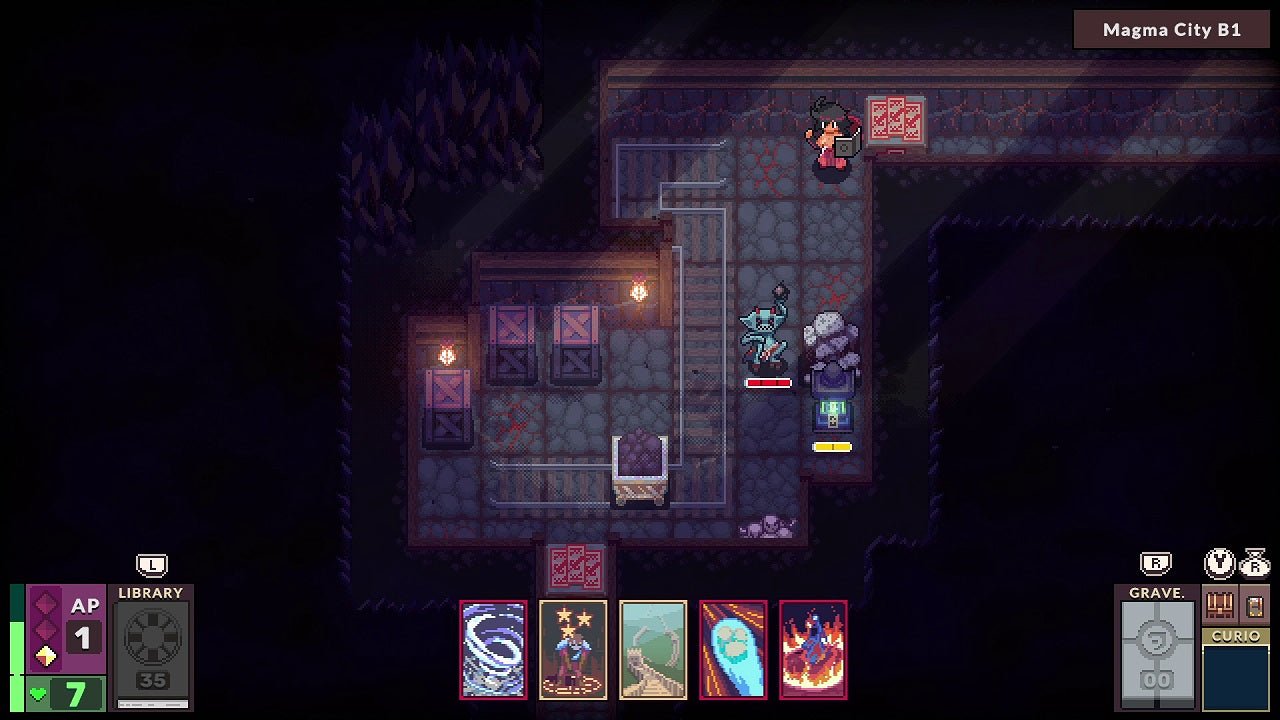Select the blue ghost spirit card

pyautogui.click(x=733, y=649)
